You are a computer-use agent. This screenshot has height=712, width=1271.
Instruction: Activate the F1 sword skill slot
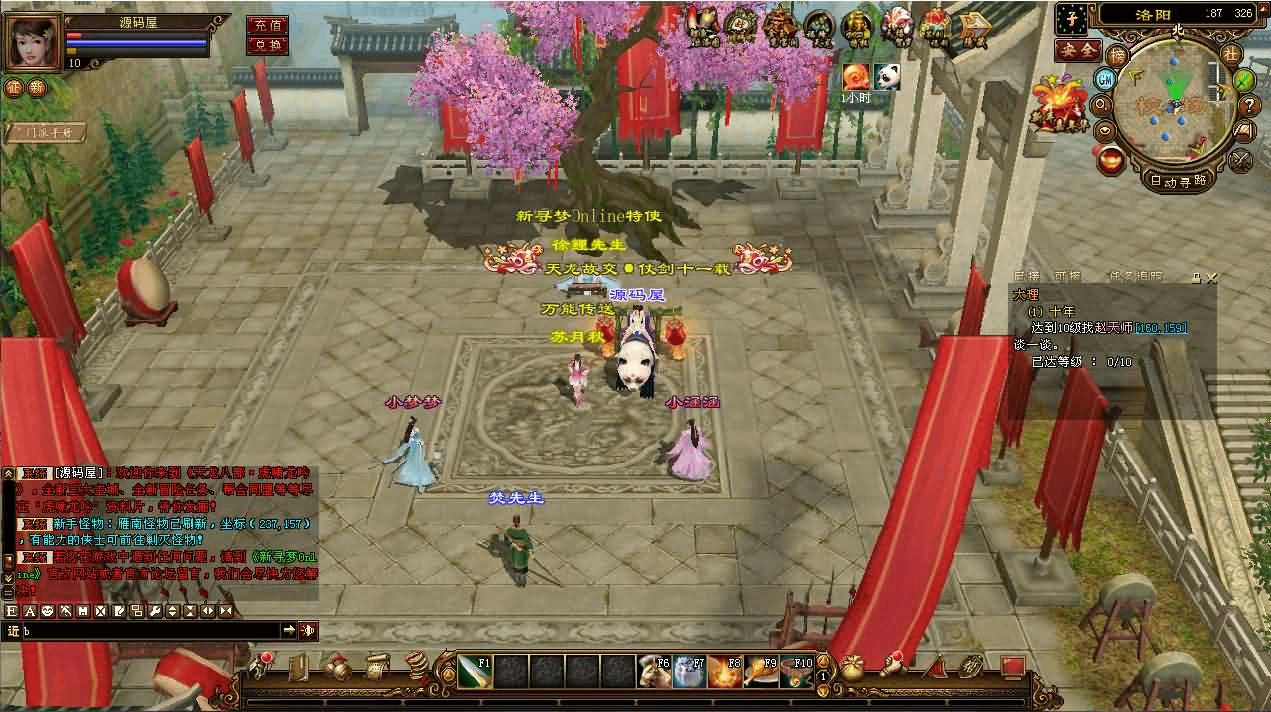[x=475, y=672]
